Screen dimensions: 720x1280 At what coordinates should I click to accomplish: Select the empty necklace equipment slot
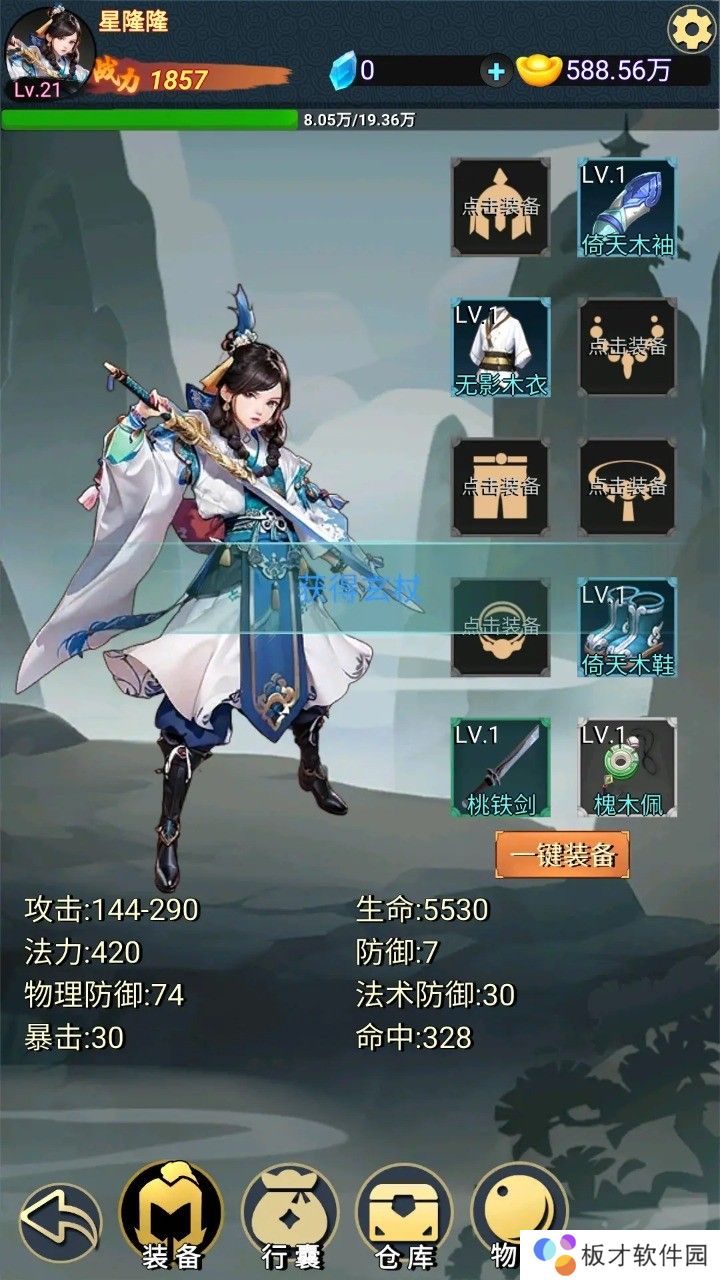[x=627, y=347]
